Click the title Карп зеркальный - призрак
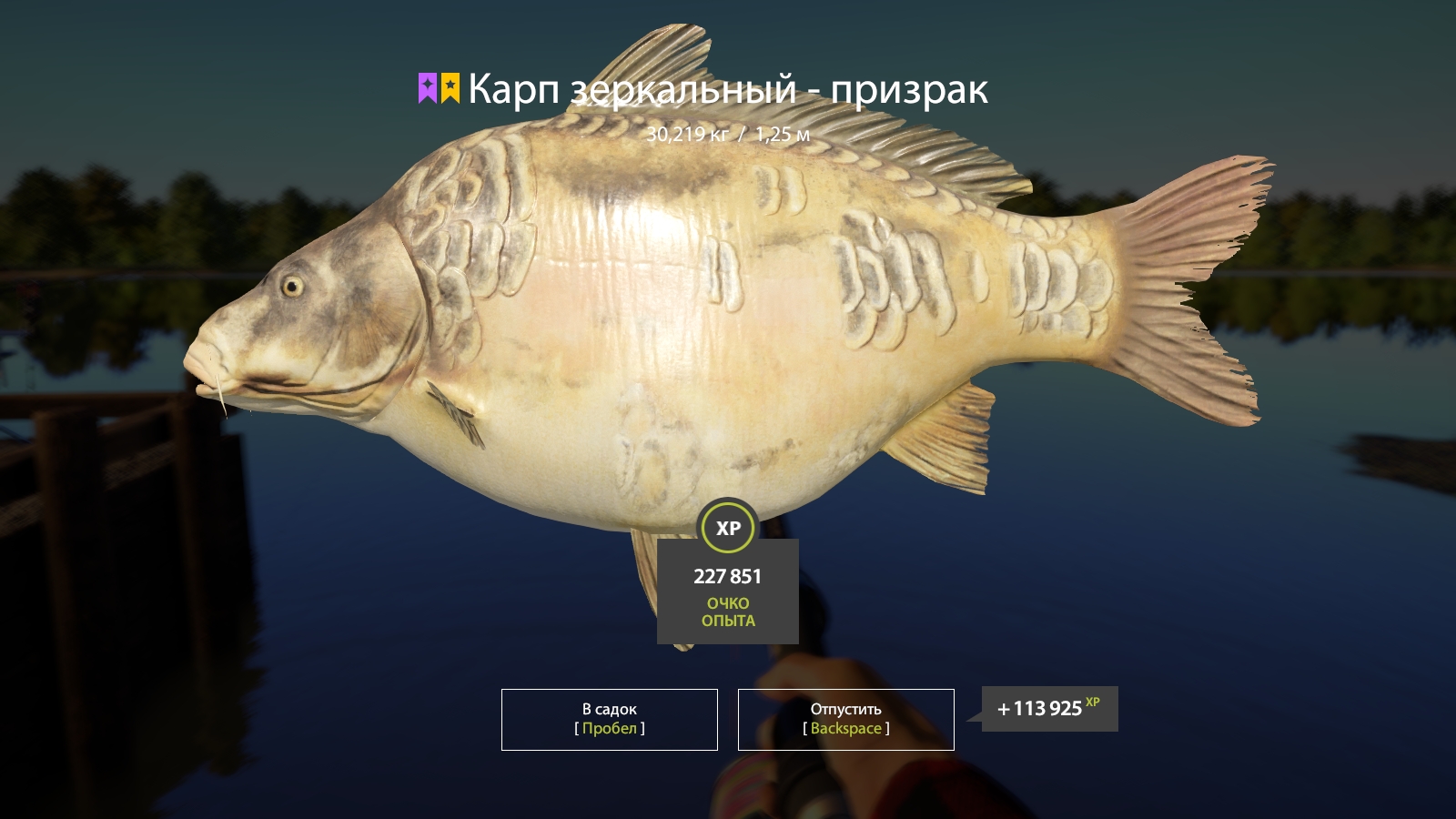This screenshot has height=819, width=1456. pos(728,89)
